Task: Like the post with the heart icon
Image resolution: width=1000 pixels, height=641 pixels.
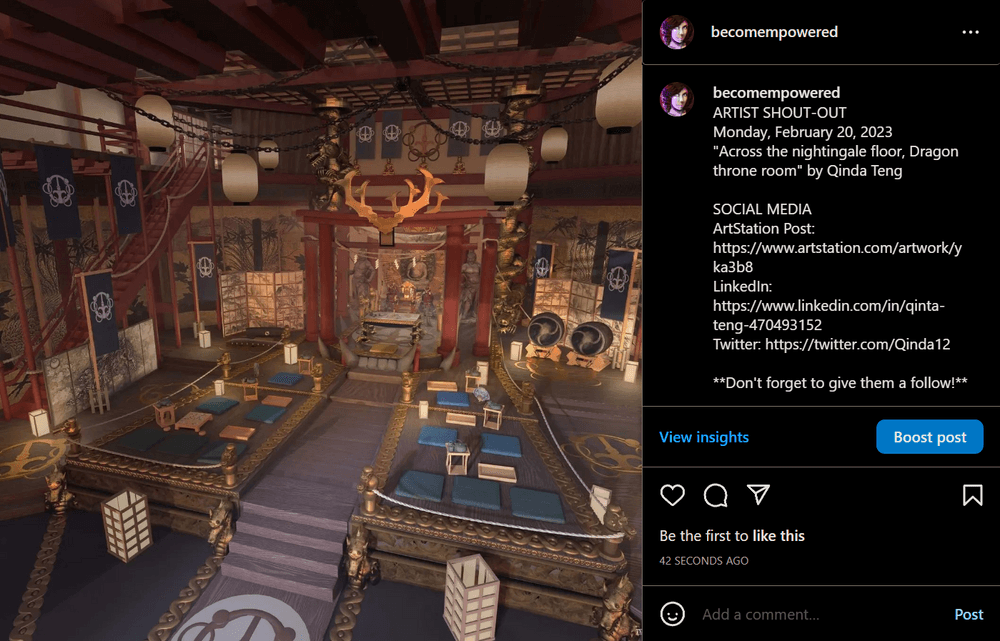Action: click(673, 495)
